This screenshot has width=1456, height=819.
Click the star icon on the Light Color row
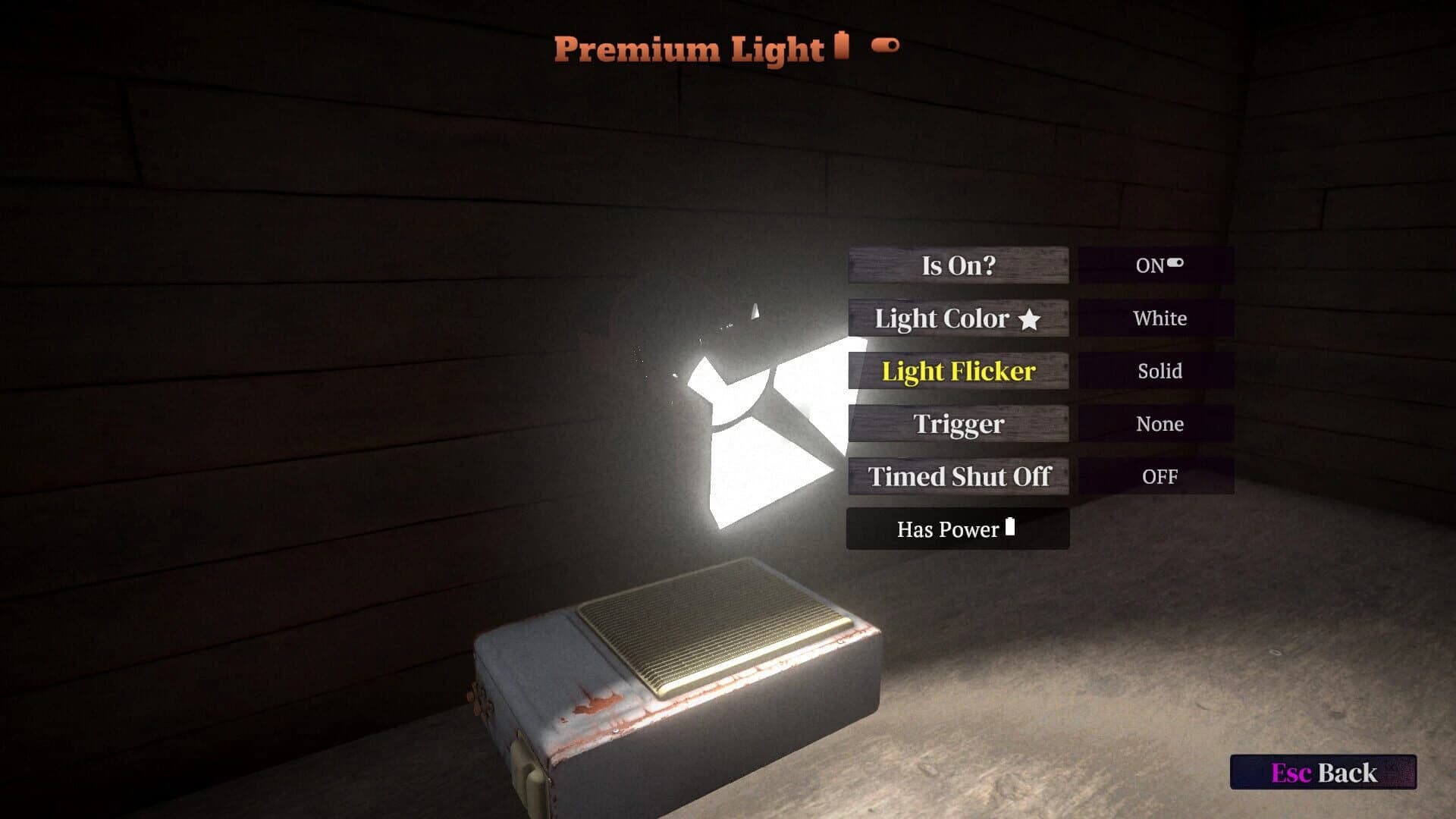click(1030, 318)
